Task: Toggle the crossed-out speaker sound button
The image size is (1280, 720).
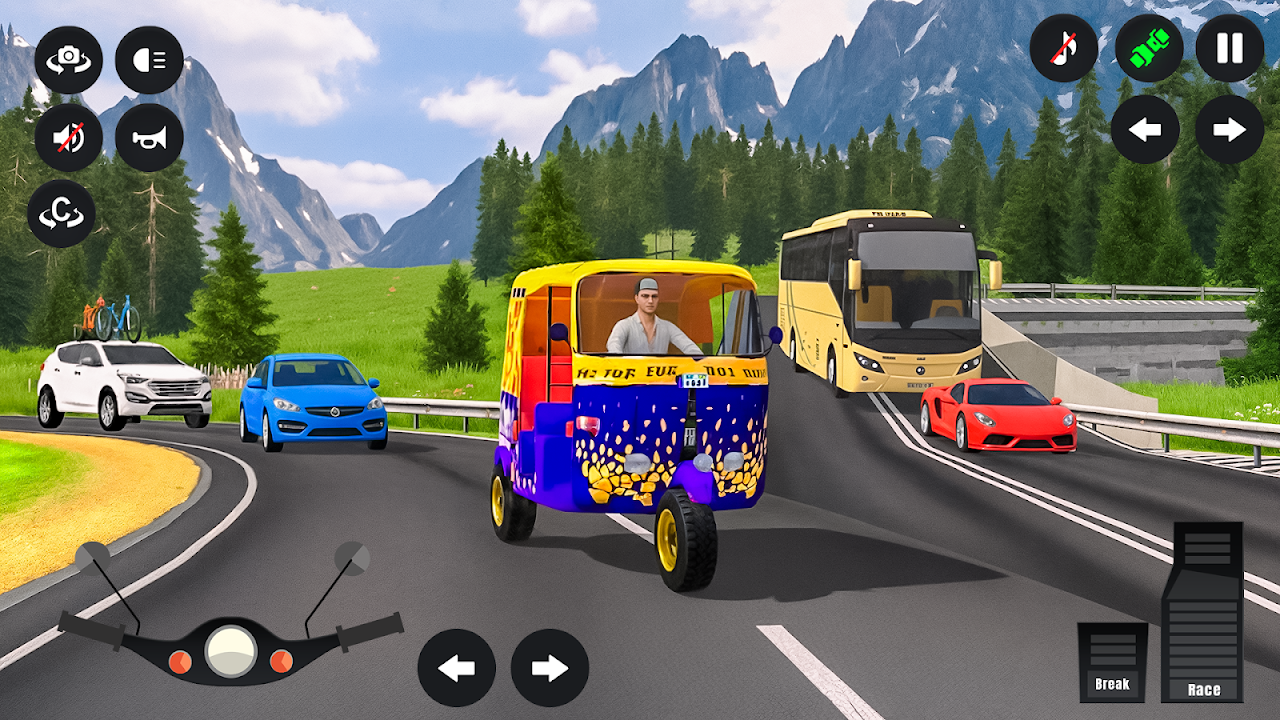Action: click(68, 137)
